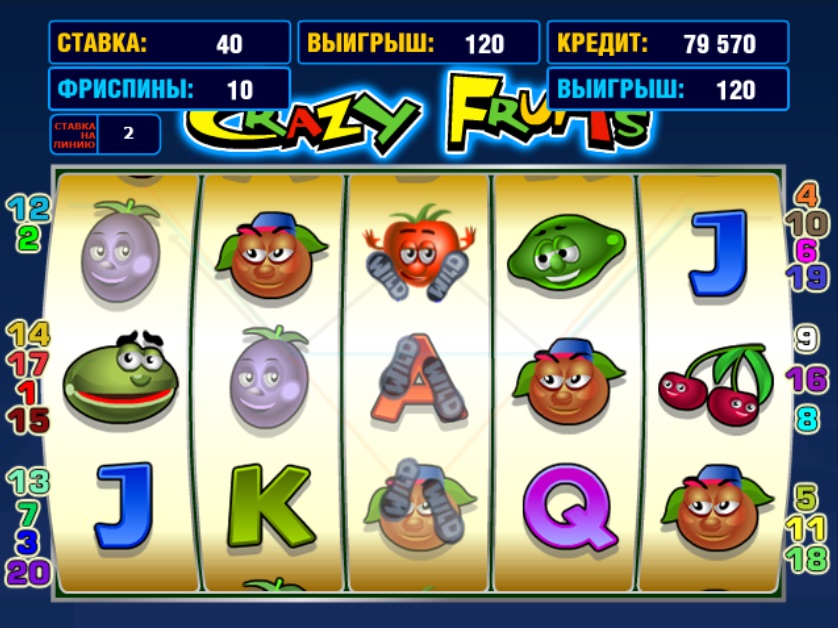Select the payline 9 marker
This screenshot has width=838, height=628.
[807, 339]
